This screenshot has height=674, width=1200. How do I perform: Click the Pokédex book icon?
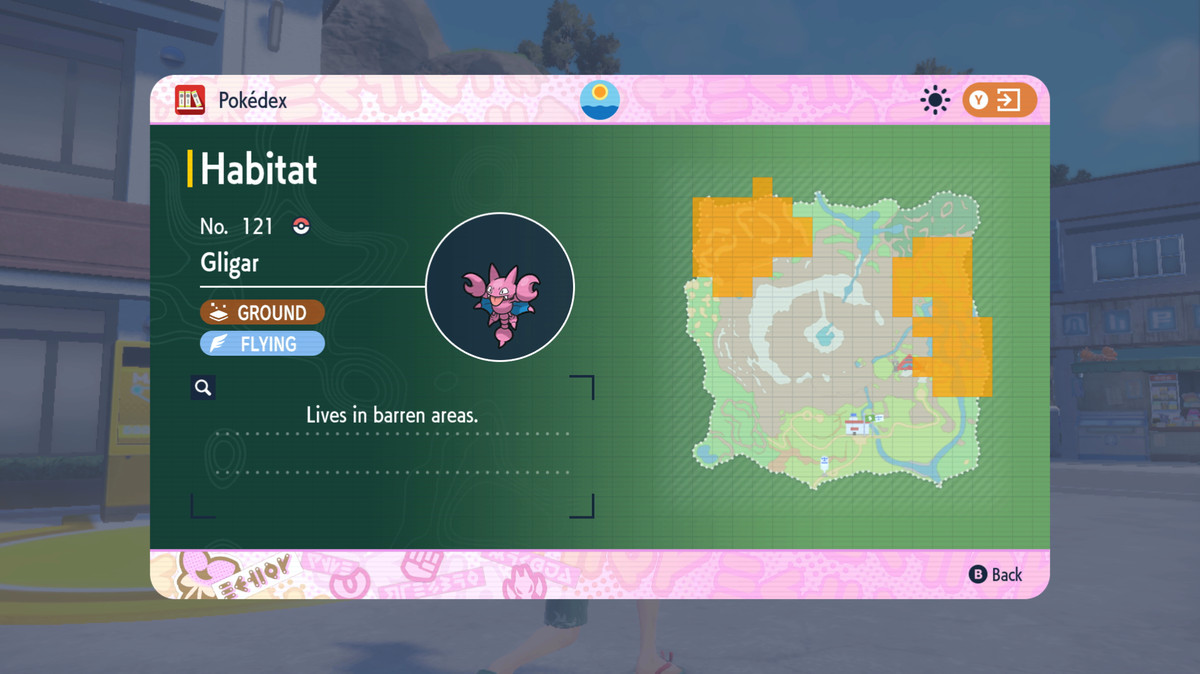tap(190, 100)
